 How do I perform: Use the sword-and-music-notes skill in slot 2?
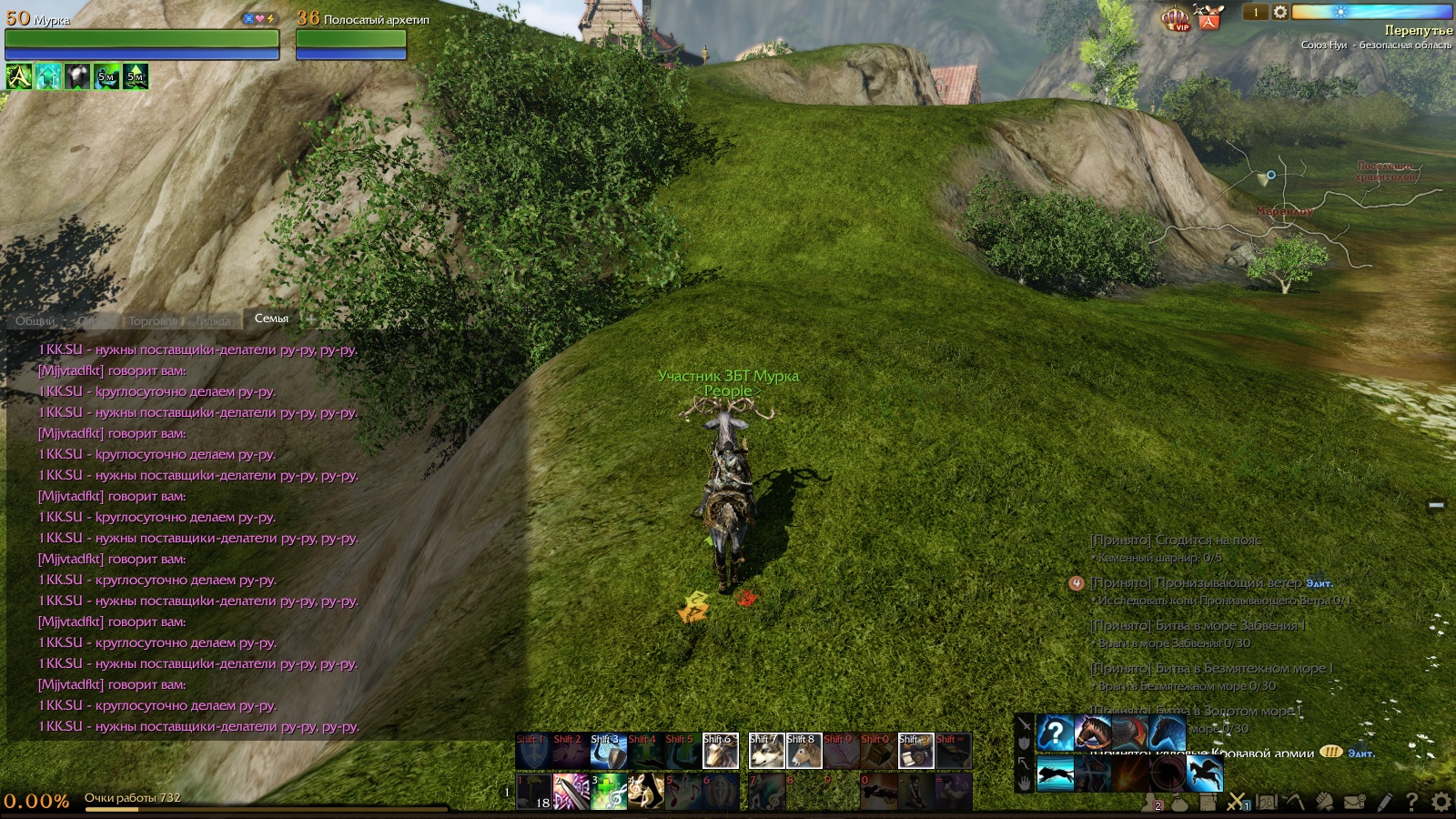tap(571, 792)
